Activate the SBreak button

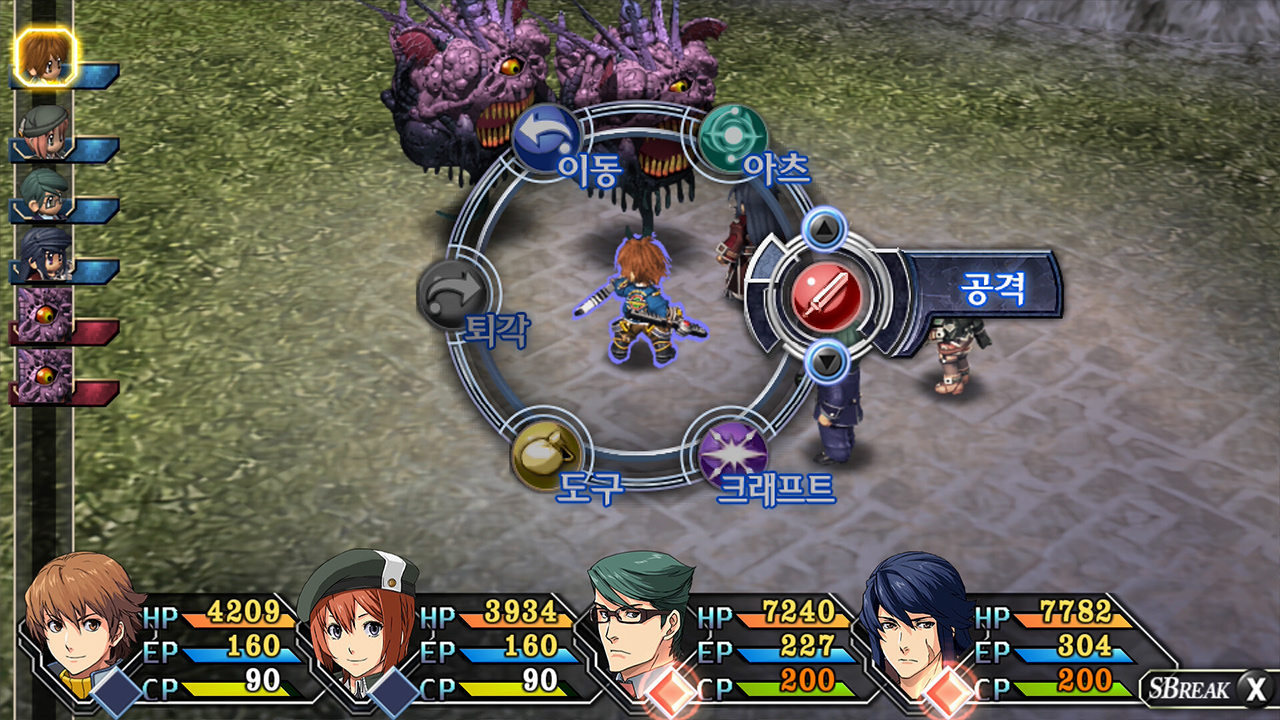pyautogui.click(x=1208, y=688)
